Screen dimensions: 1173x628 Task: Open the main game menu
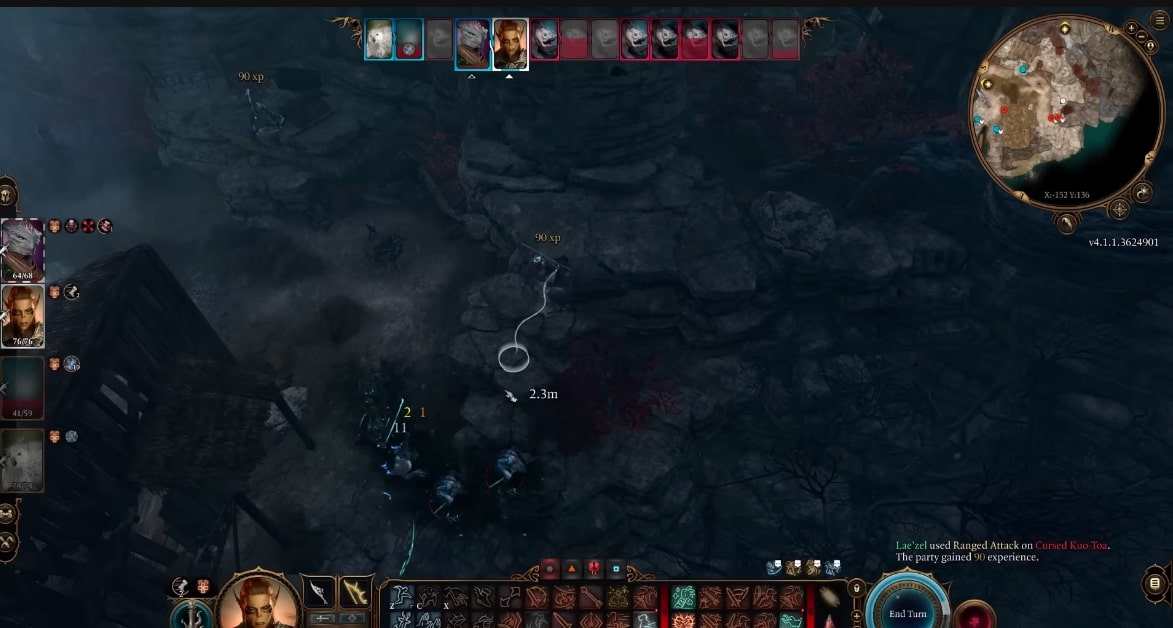point(1160,19)
